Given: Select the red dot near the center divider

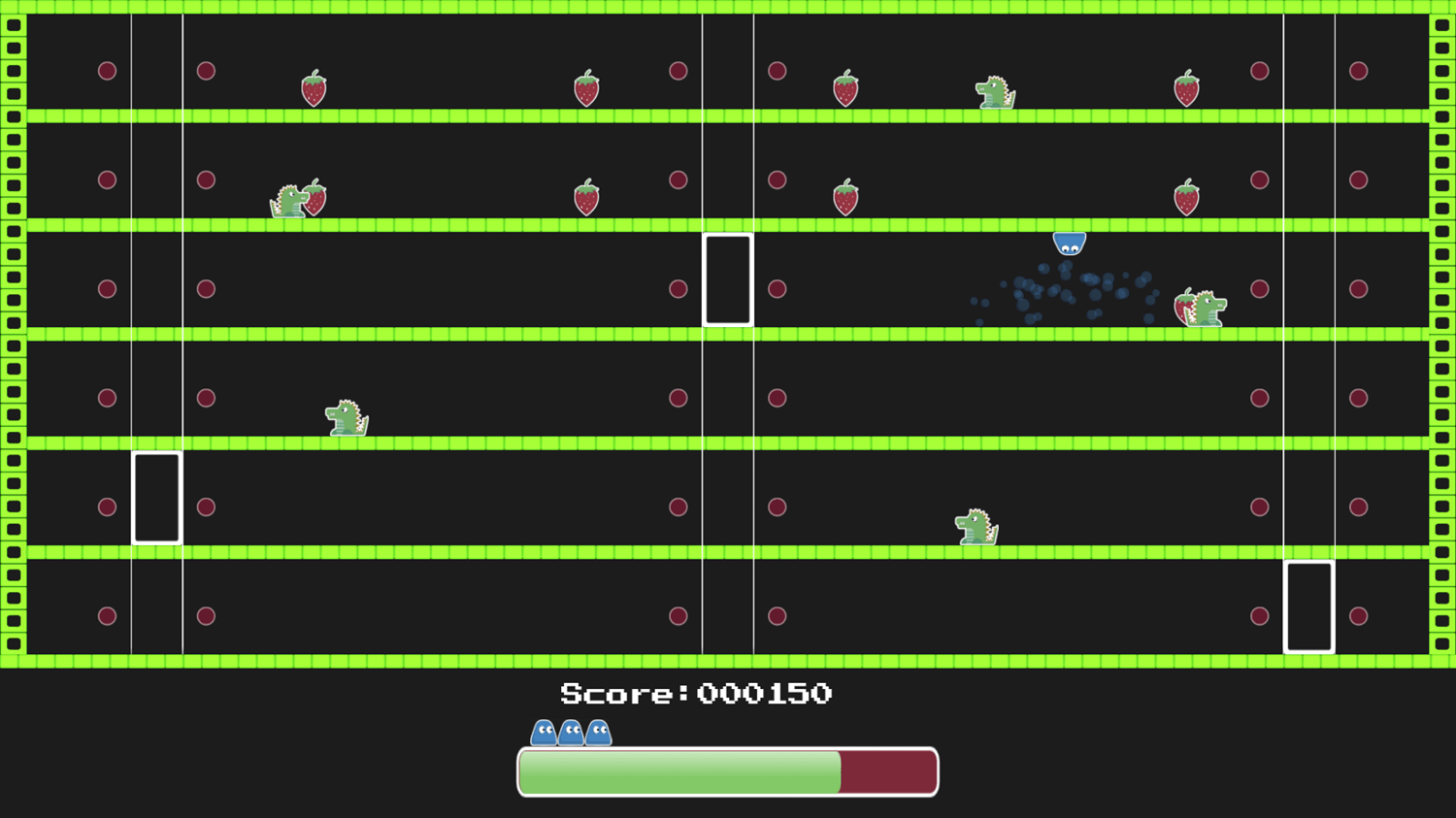Looking at the screenshot, I should (x=678, y=288).
